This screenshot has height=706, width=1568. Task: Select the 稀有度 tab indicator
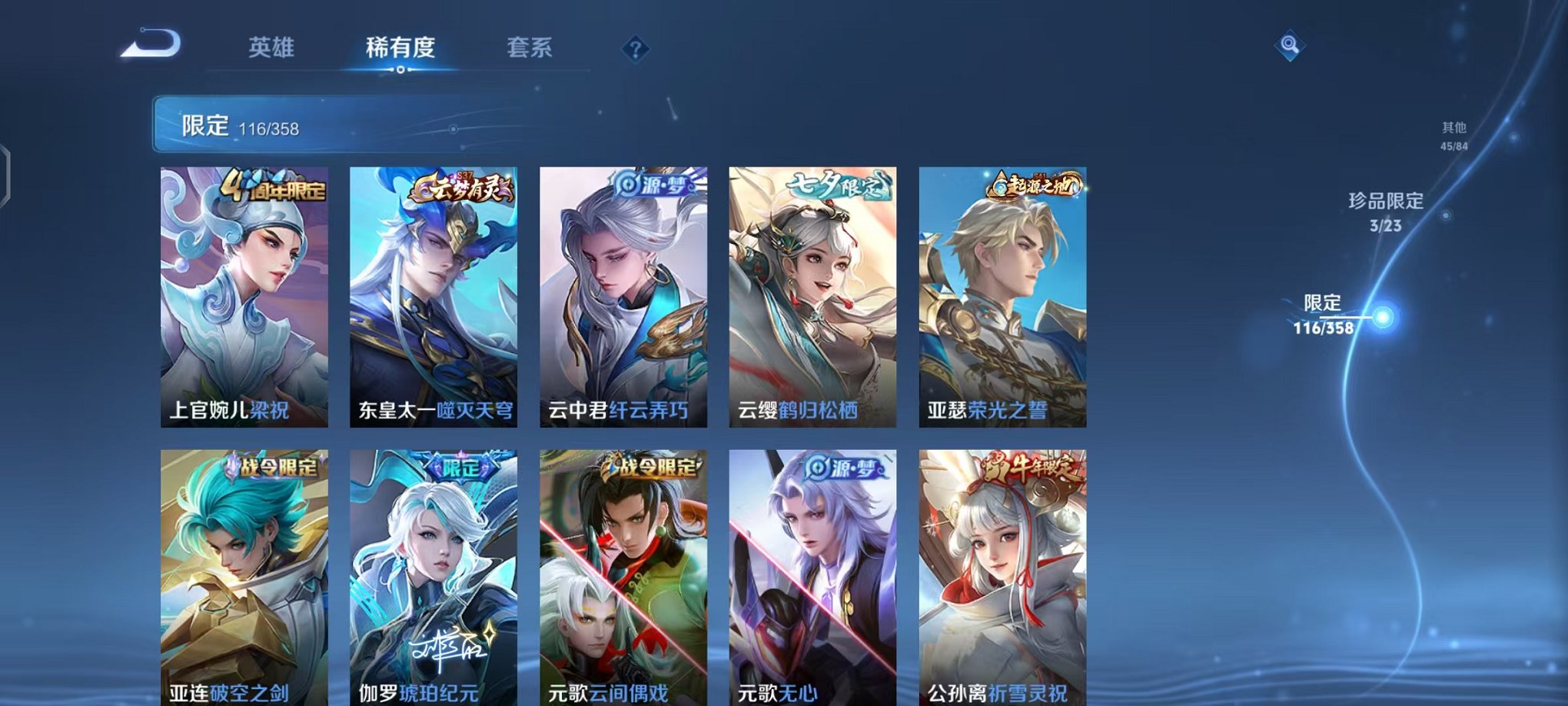click(x=401, y=48)
